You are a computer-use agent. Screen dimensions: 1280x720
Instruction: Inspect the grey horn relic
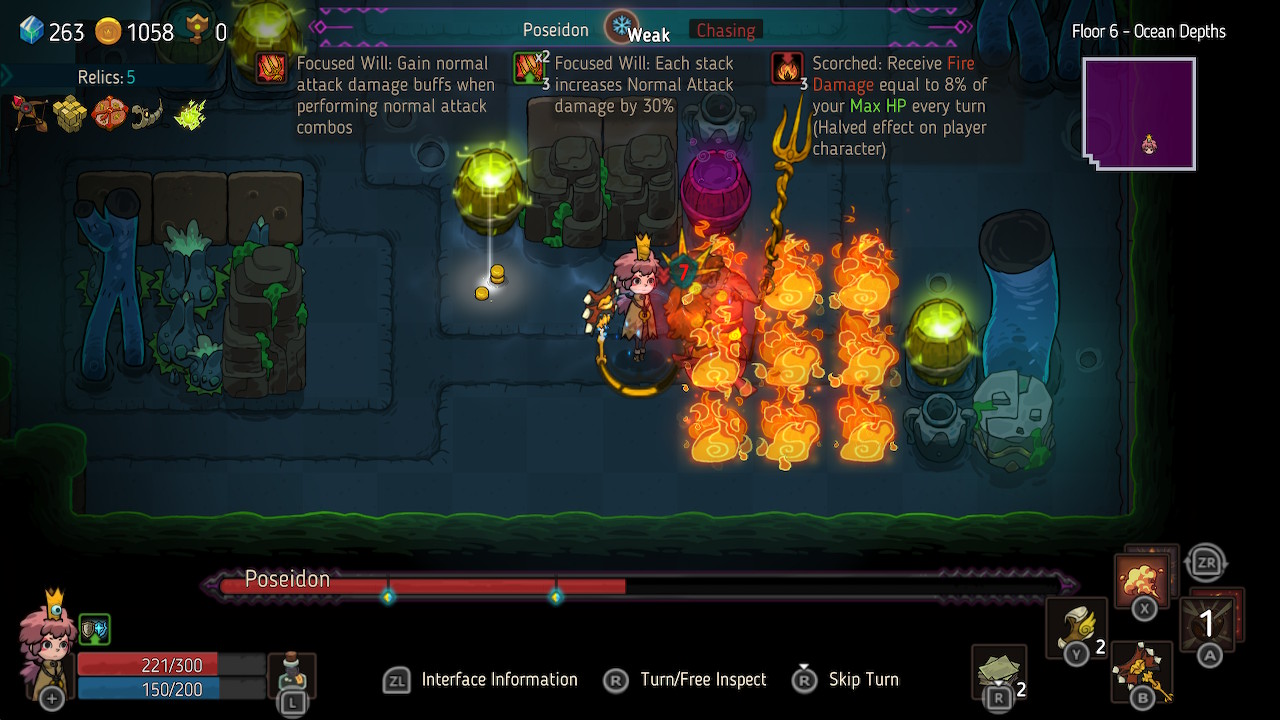148,115
